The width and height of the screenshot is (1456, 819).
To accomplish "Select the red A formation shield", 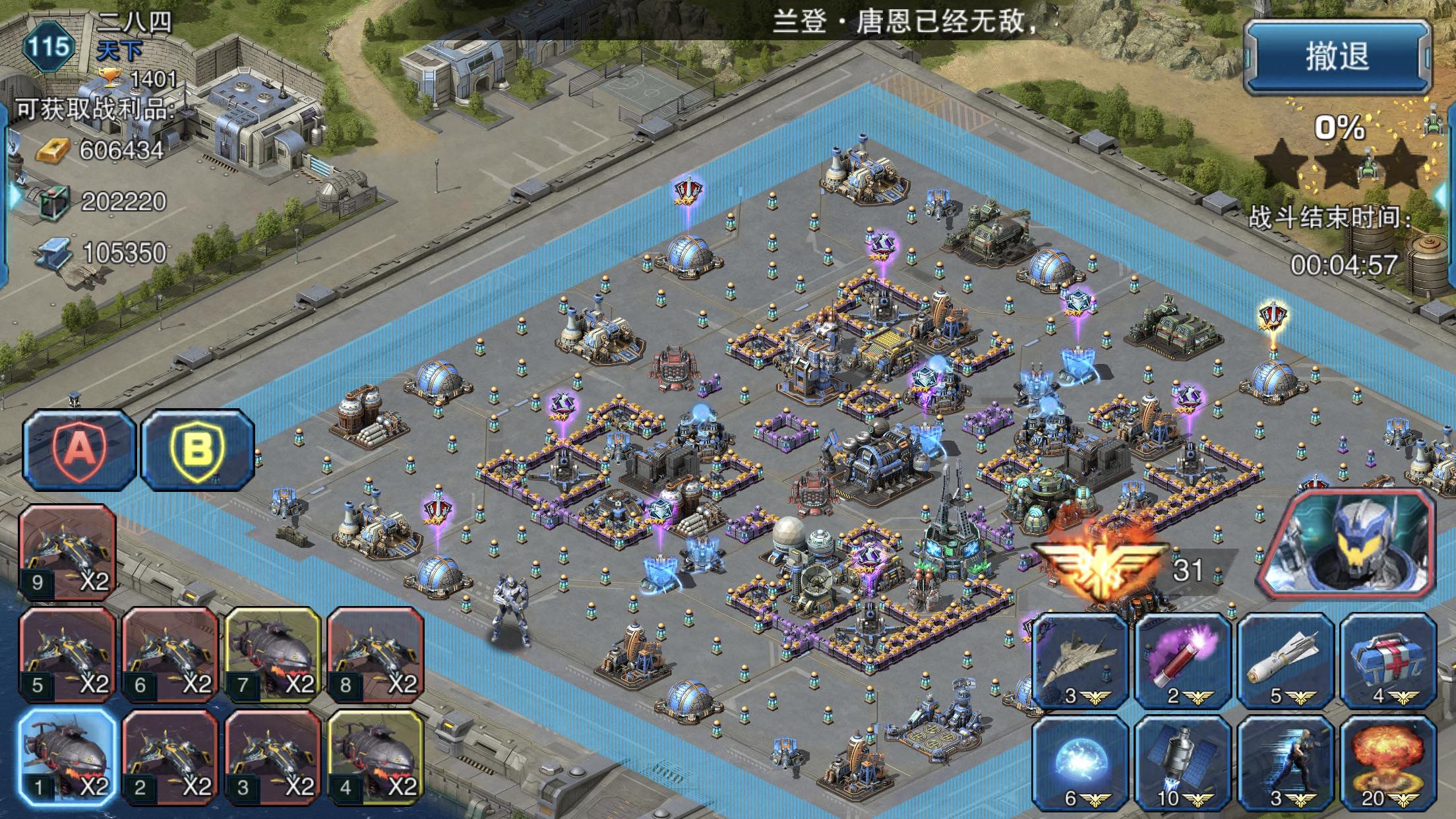I will click(x=79, y=450).
